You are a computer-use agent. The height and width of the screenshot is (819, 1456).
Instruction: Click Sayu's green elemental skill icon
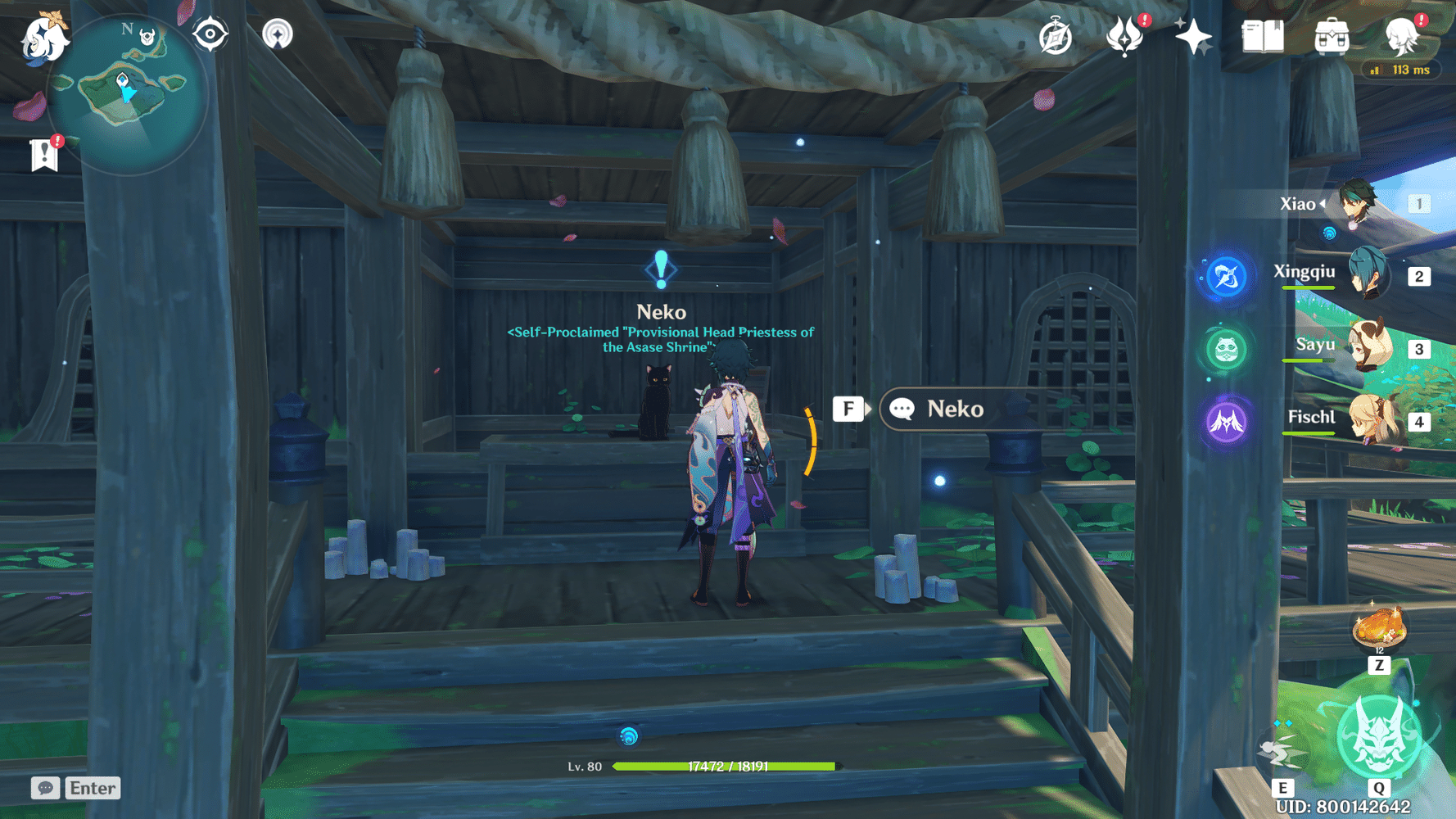pos(1224,349)
